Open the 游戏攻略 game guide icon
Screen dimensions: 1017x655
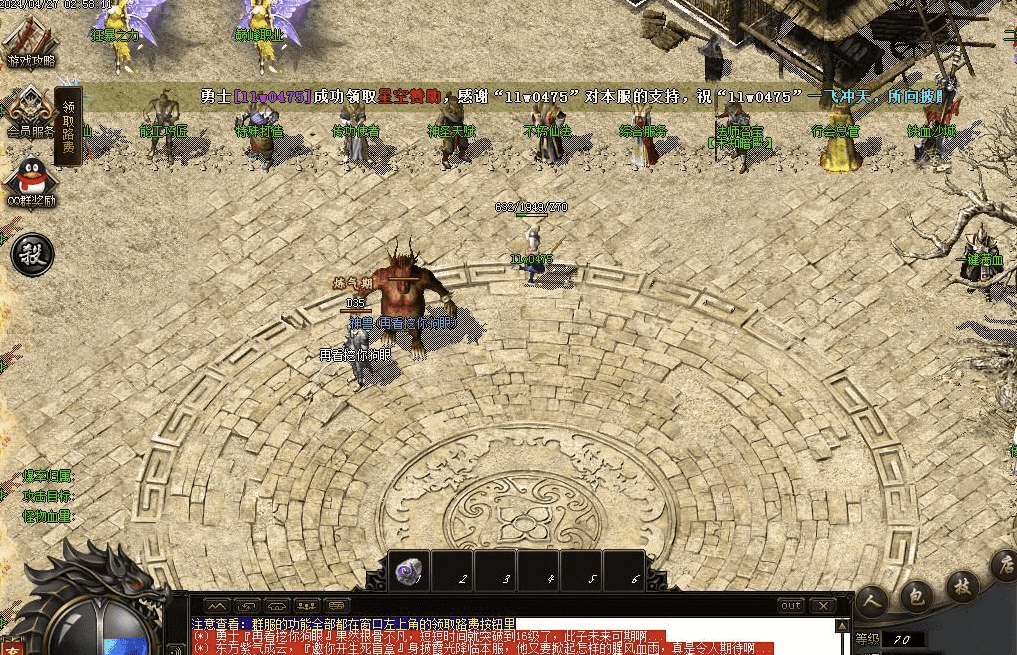click(30, 41)
